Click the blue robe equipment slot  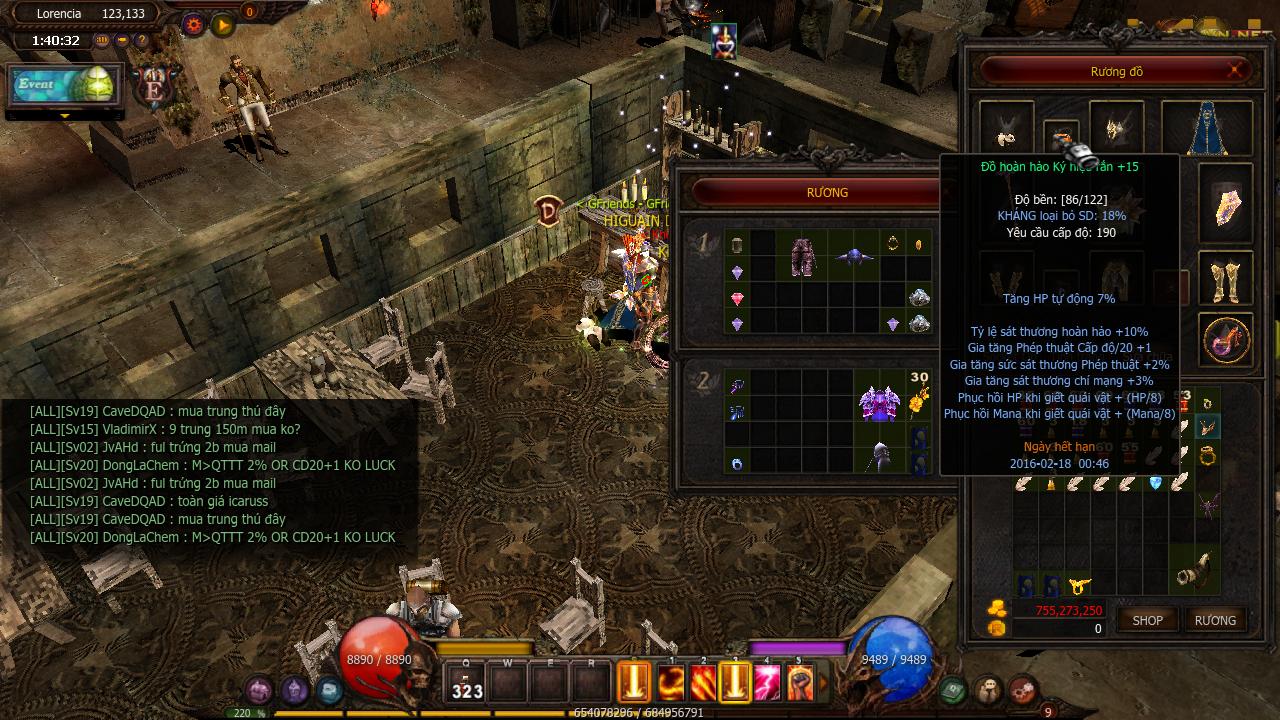coord(1220,129)
